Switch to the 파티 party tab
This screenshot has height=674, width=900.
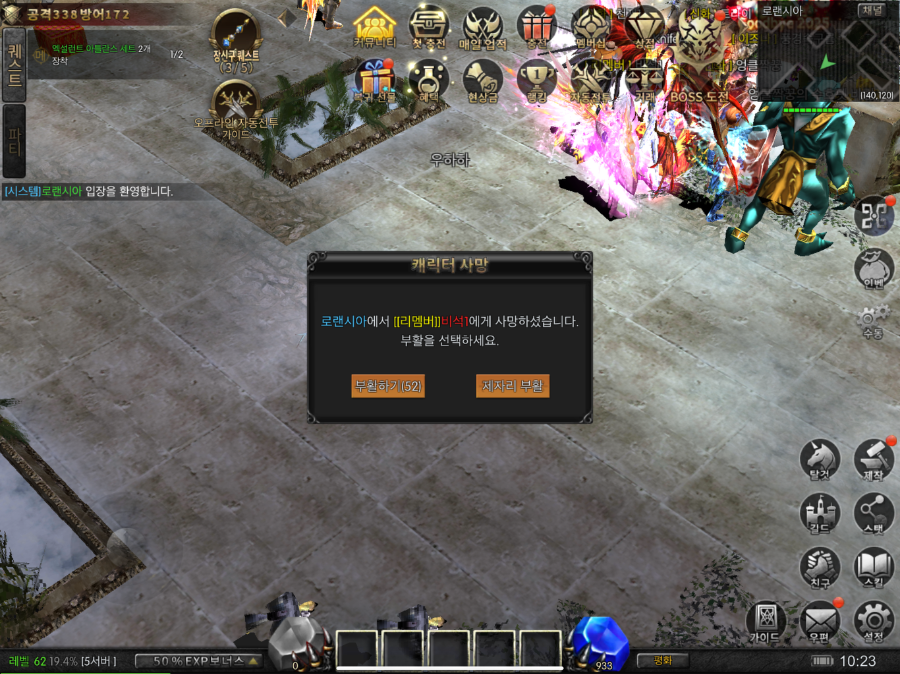tap(14, 140)
